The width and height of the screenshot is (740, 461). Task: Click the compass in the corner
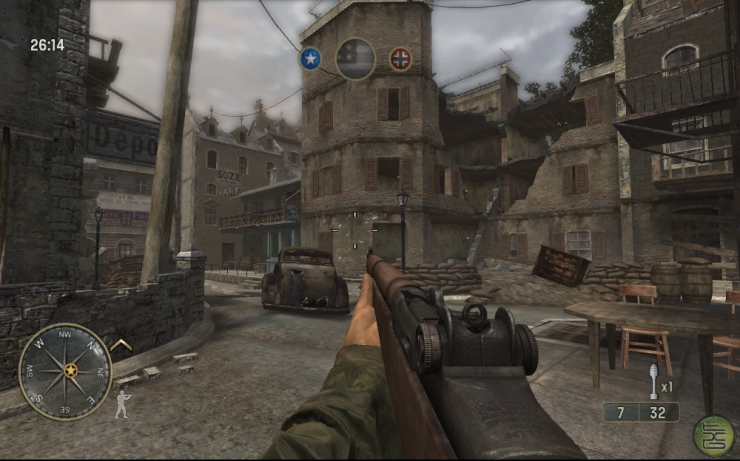point(65,370)
